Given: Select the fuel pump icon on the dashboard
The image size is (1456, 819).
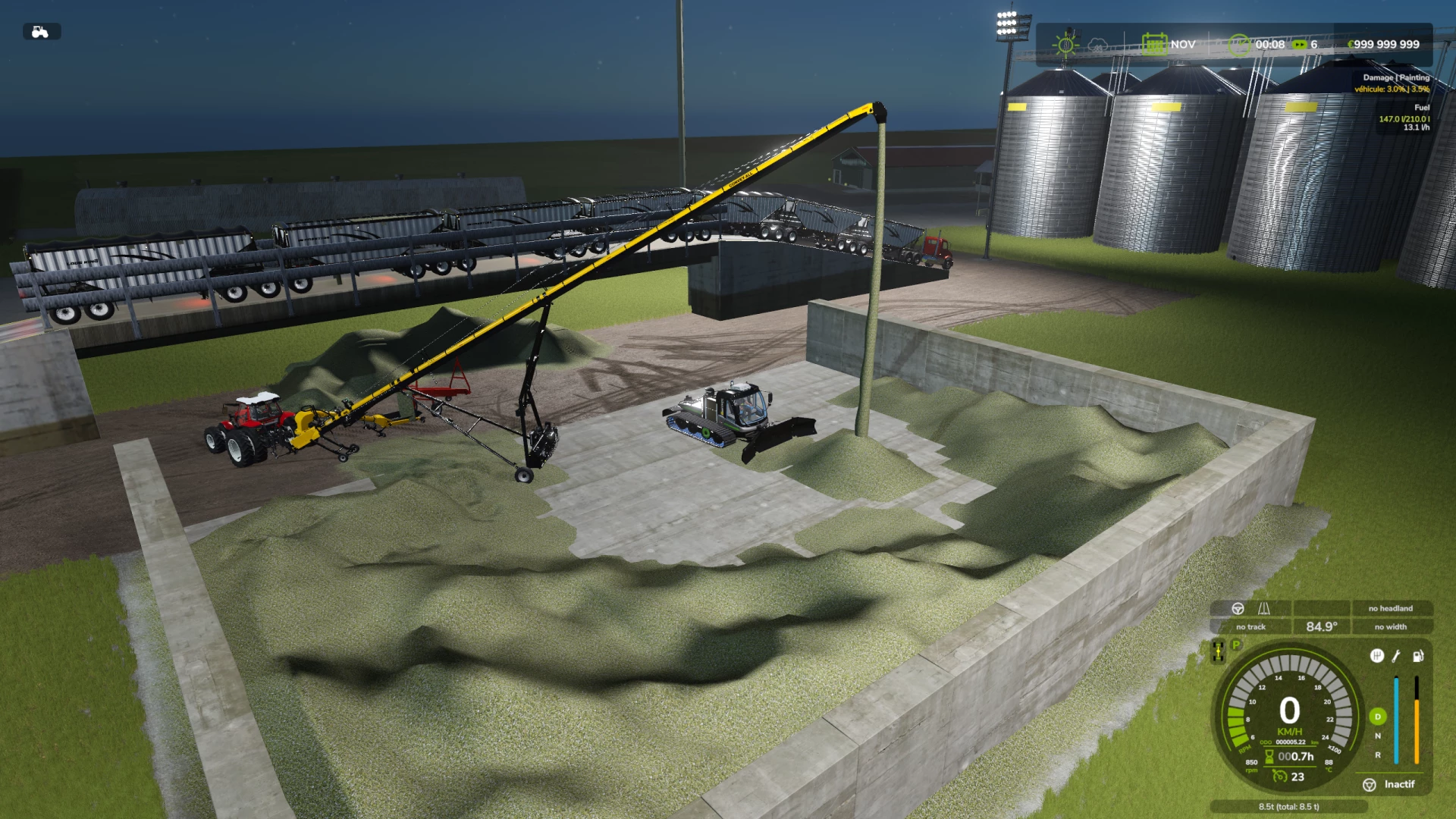Looking at the screenshot, I should [1418, 657].
